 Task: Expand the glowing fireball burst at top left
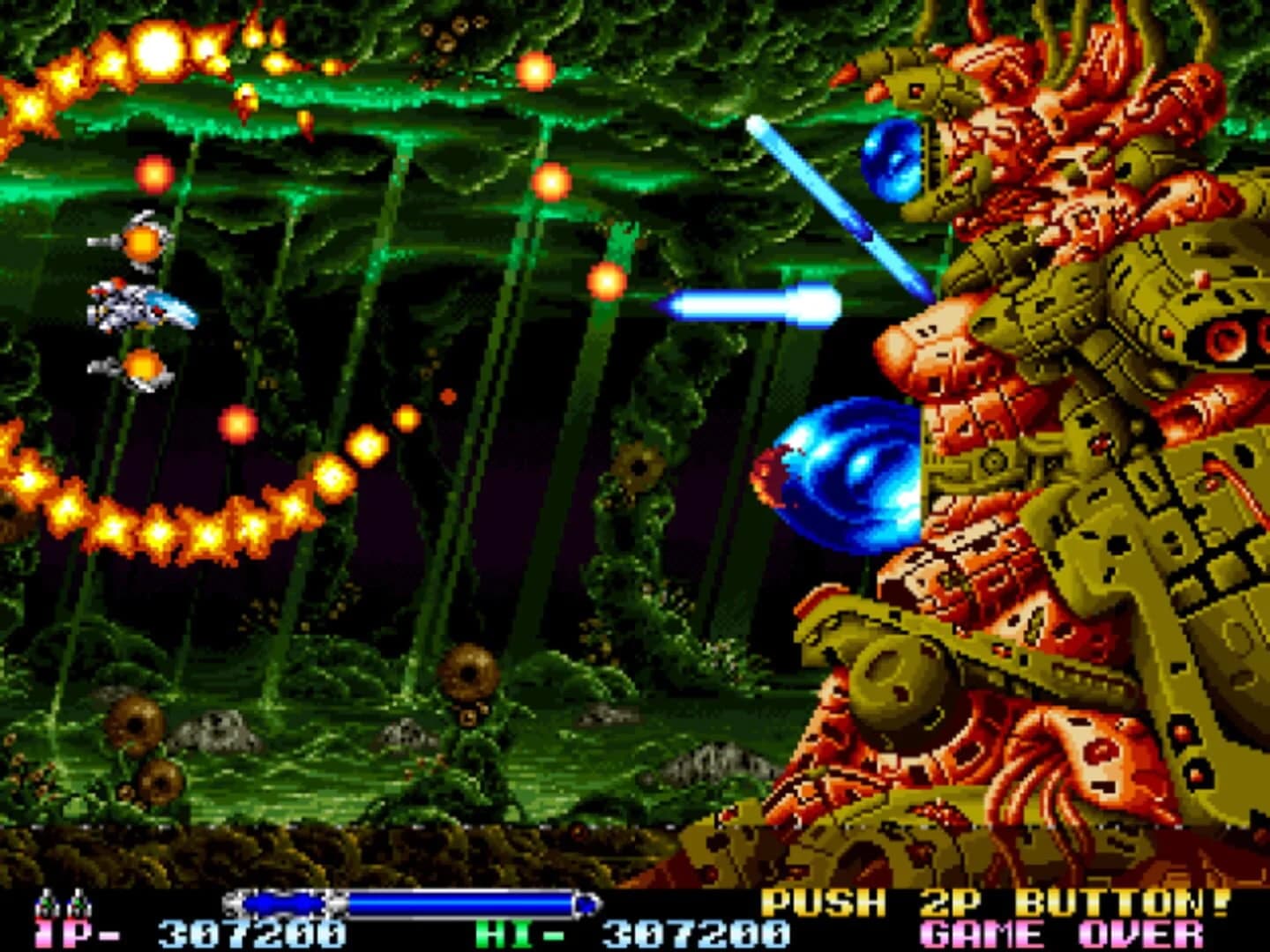(159, 53)
